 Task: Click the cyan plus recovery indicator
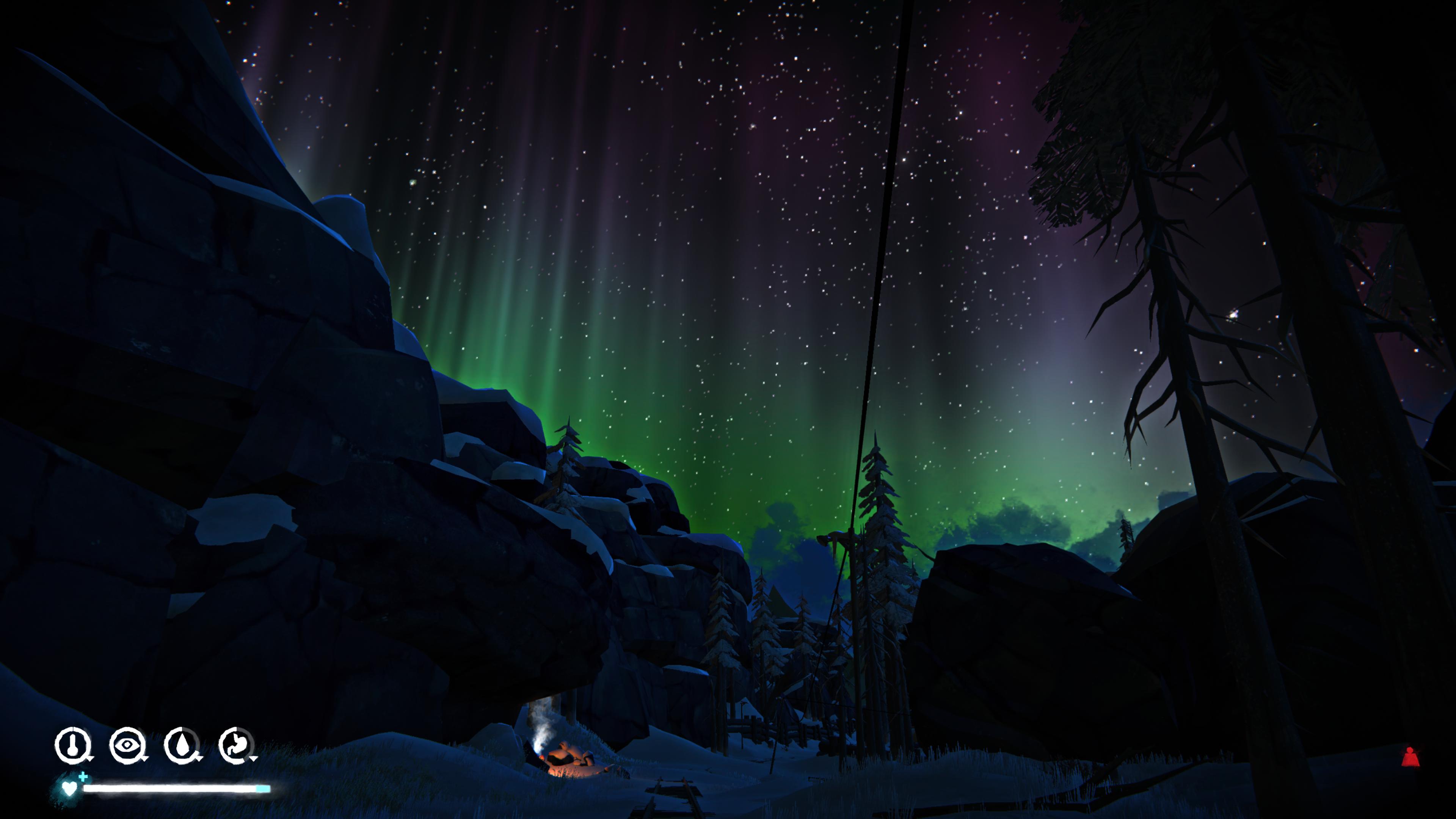(x=83, y=778)
